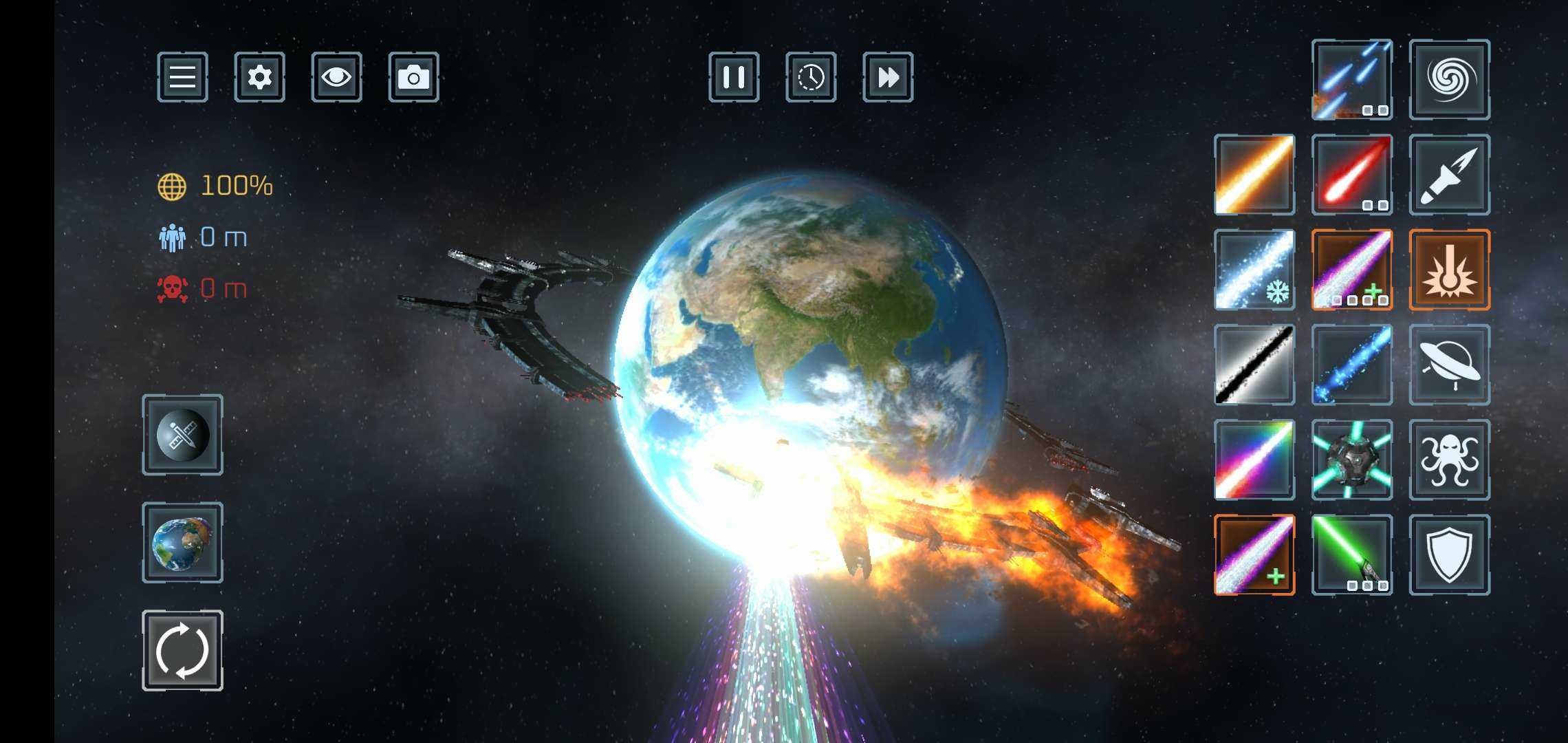The image size is (1568, 743).
Task: Summon the UFO invasion
Action: point(1450,365)
